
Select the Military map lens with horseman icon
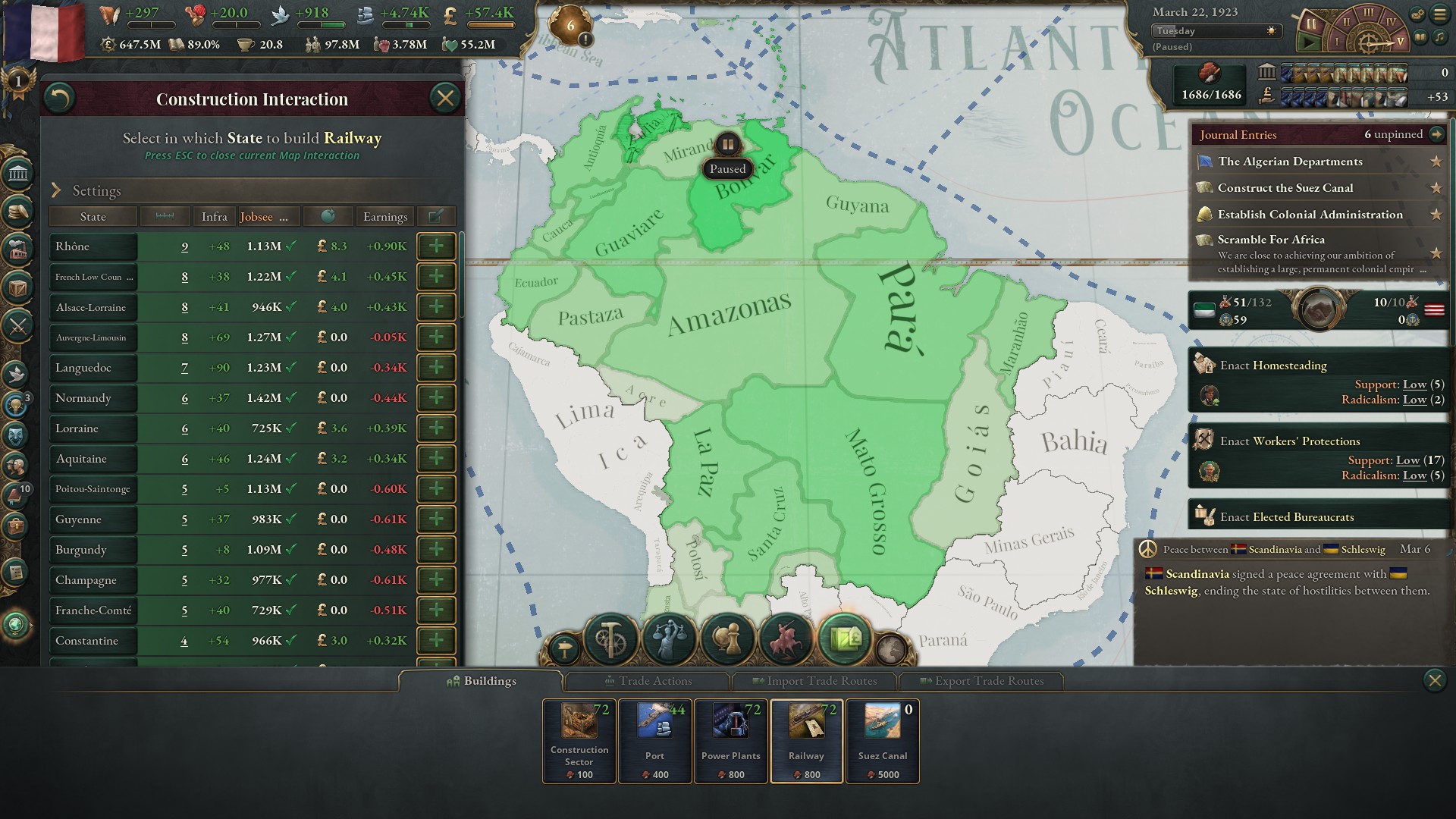click(x=785, y=640)
